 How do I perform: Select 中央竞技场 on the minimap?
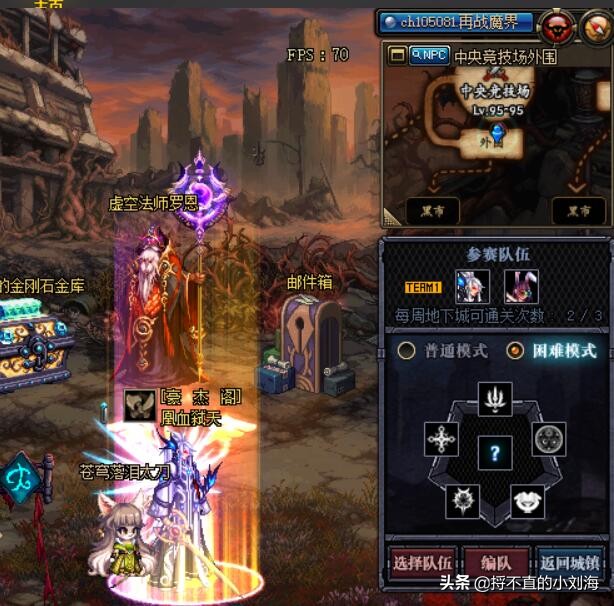point(494,91)
